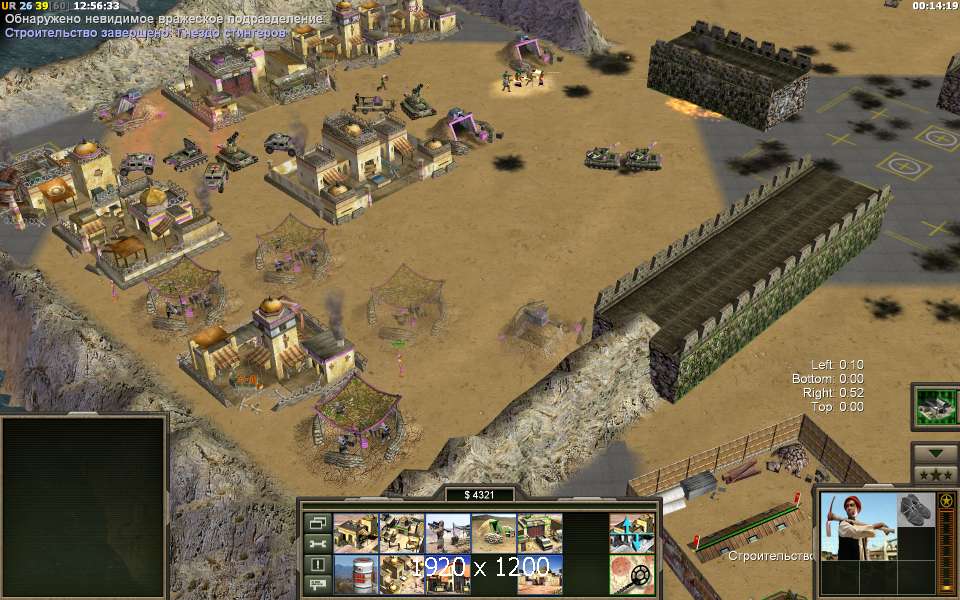
Task: Choose the build icon right of Demo Trap
Action: pyautogui.click(x=400, y=575)
